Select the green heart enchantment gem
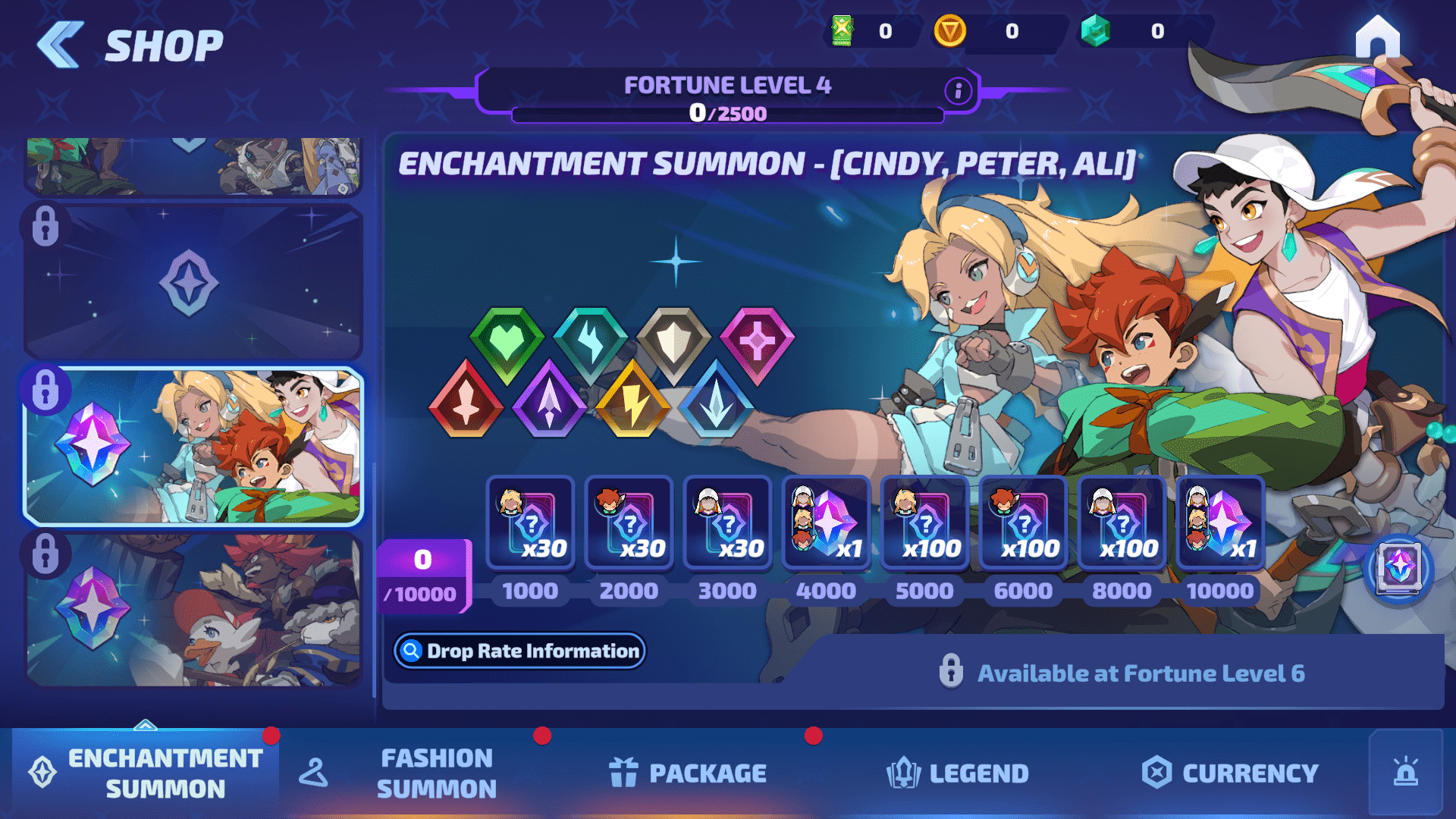This screenshot has height=819, width=1456. [x=507, y=343]
